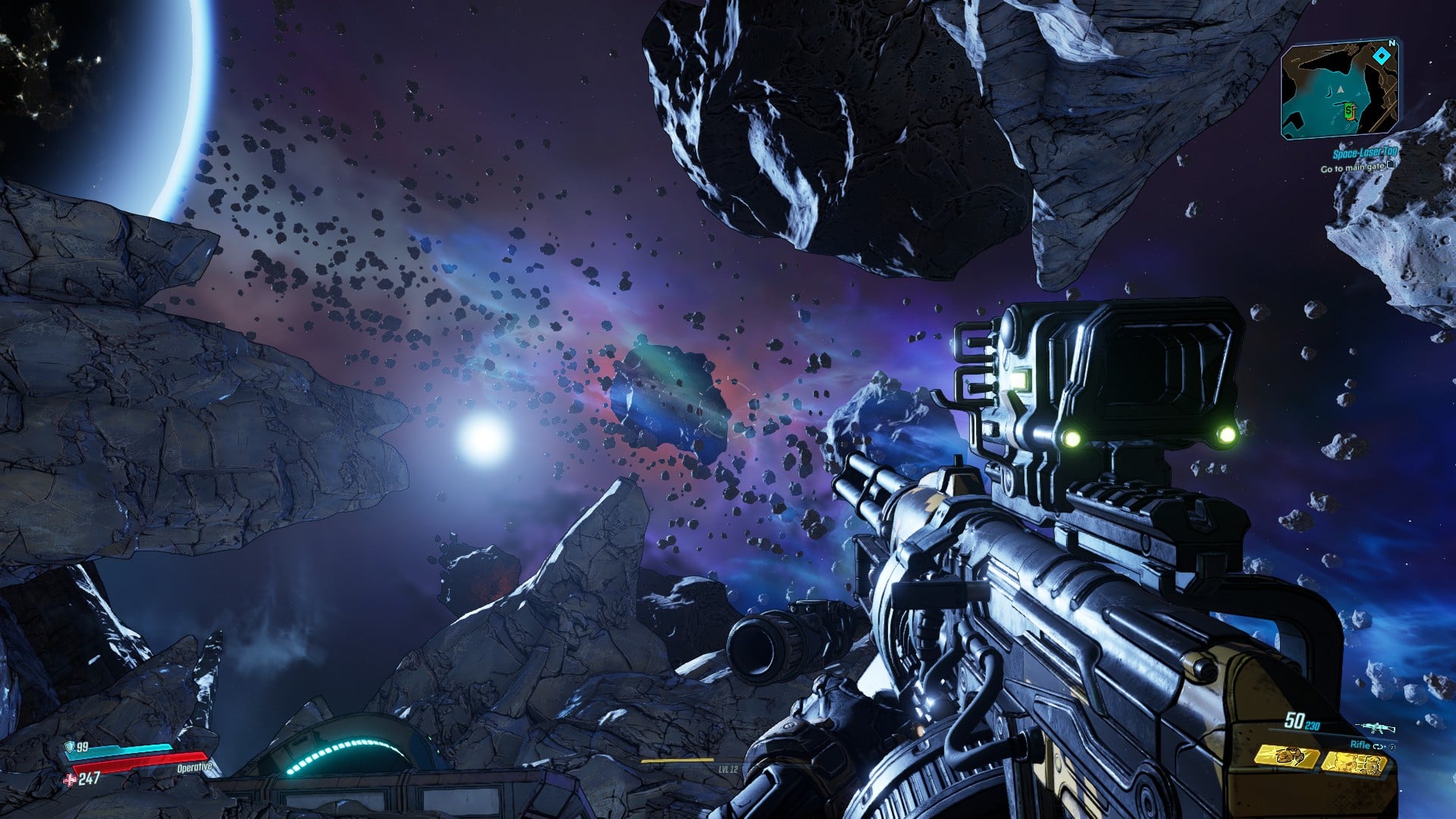1456x819 pixels.
Task: Select the blue diamond waypoint on the minimap
Action: click(x=1382, y=55)
